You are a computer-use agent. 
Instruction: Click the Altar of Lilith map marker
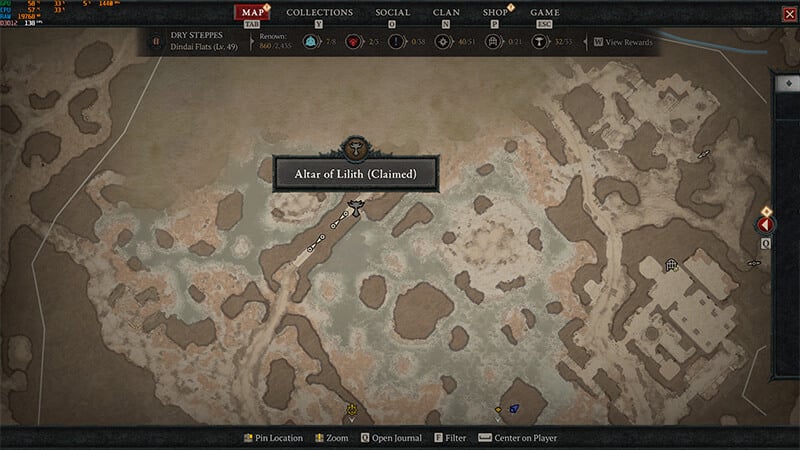(354, 207)
